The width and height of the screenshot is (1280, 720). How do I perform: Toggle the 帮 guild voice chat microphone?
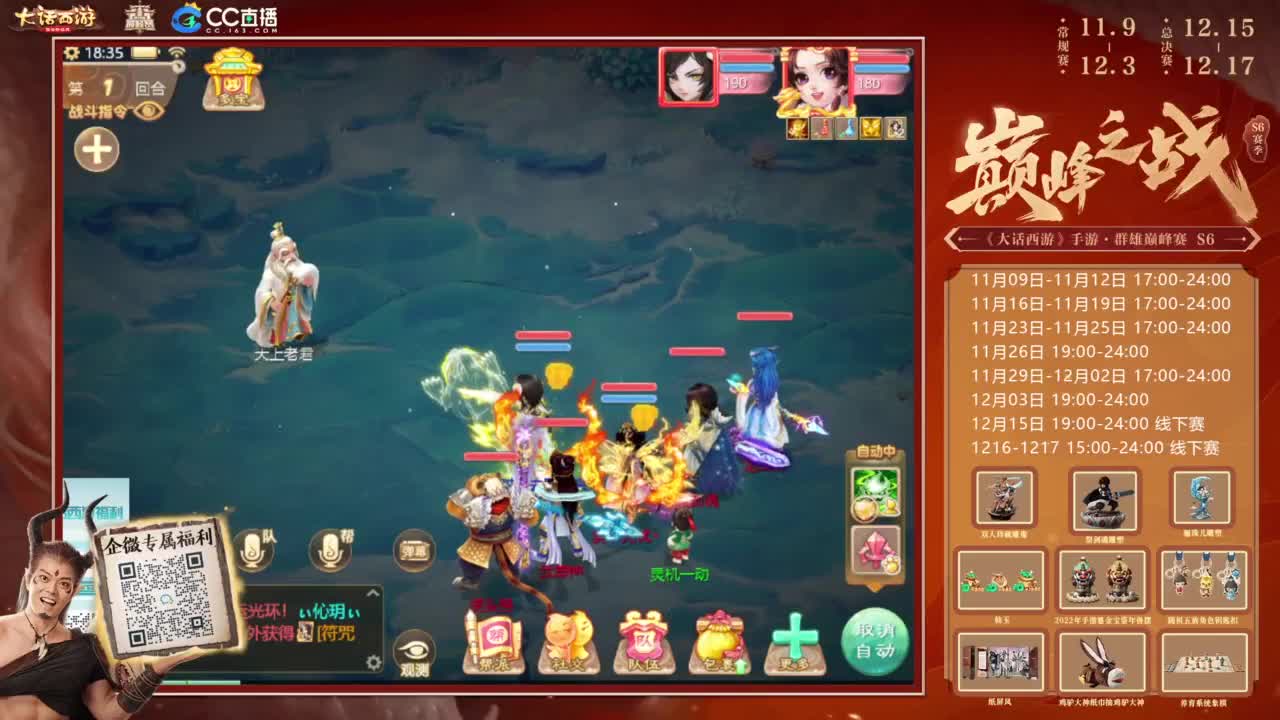coord(330,547)
